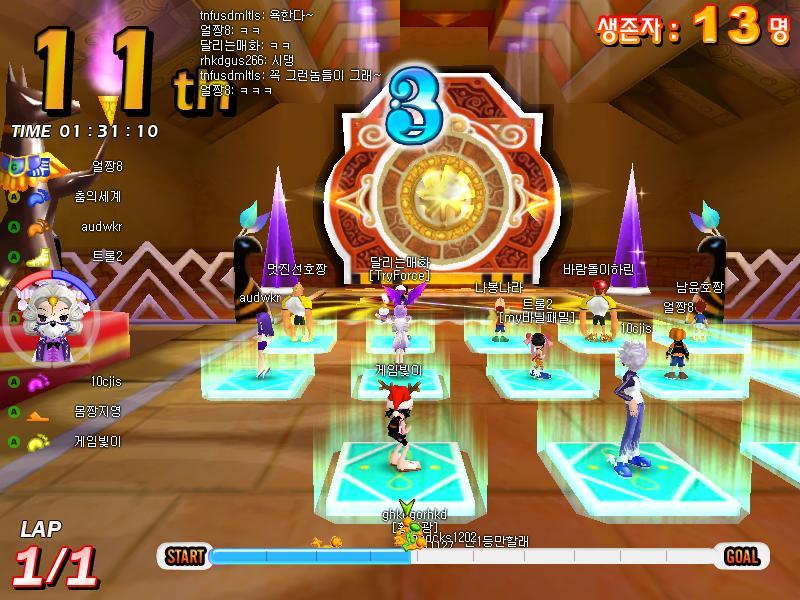
Task: Select 트롤2 in the ranking list
Action: (106, 256)
